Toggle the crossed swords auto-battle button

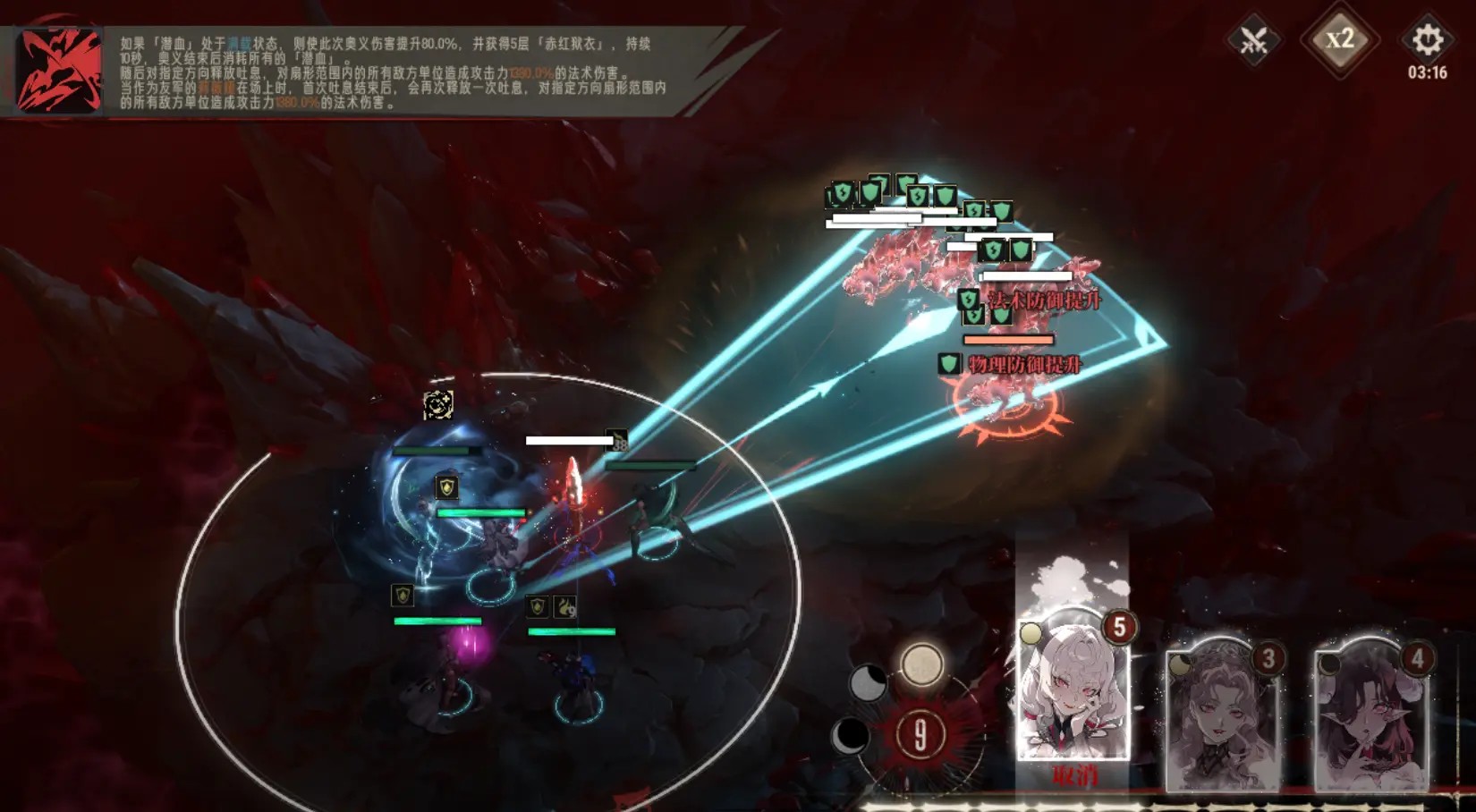click(x=1253, y=40)
